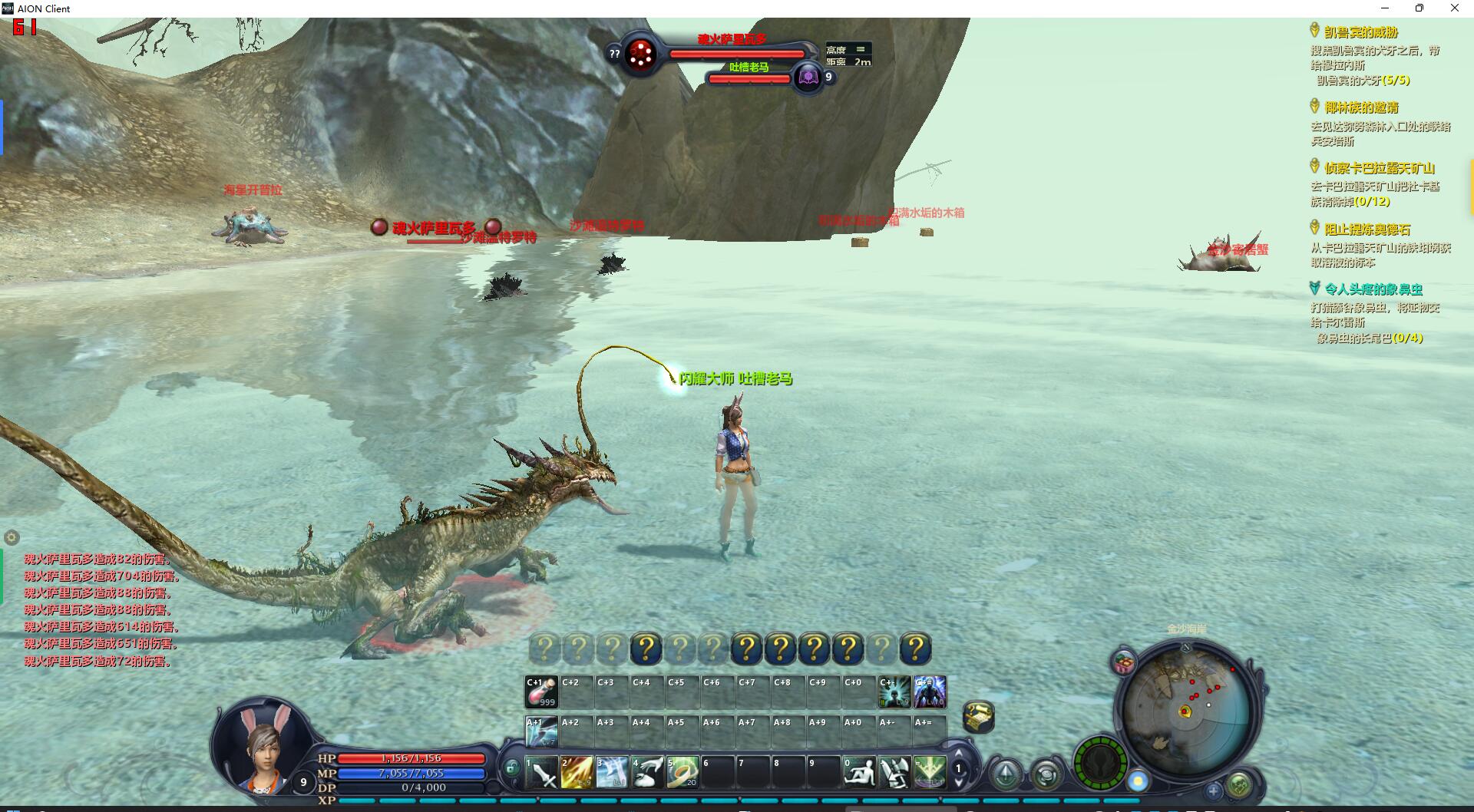Switch the hotbar page with the up arrow
1474x812 pixels.
[958, 754]
